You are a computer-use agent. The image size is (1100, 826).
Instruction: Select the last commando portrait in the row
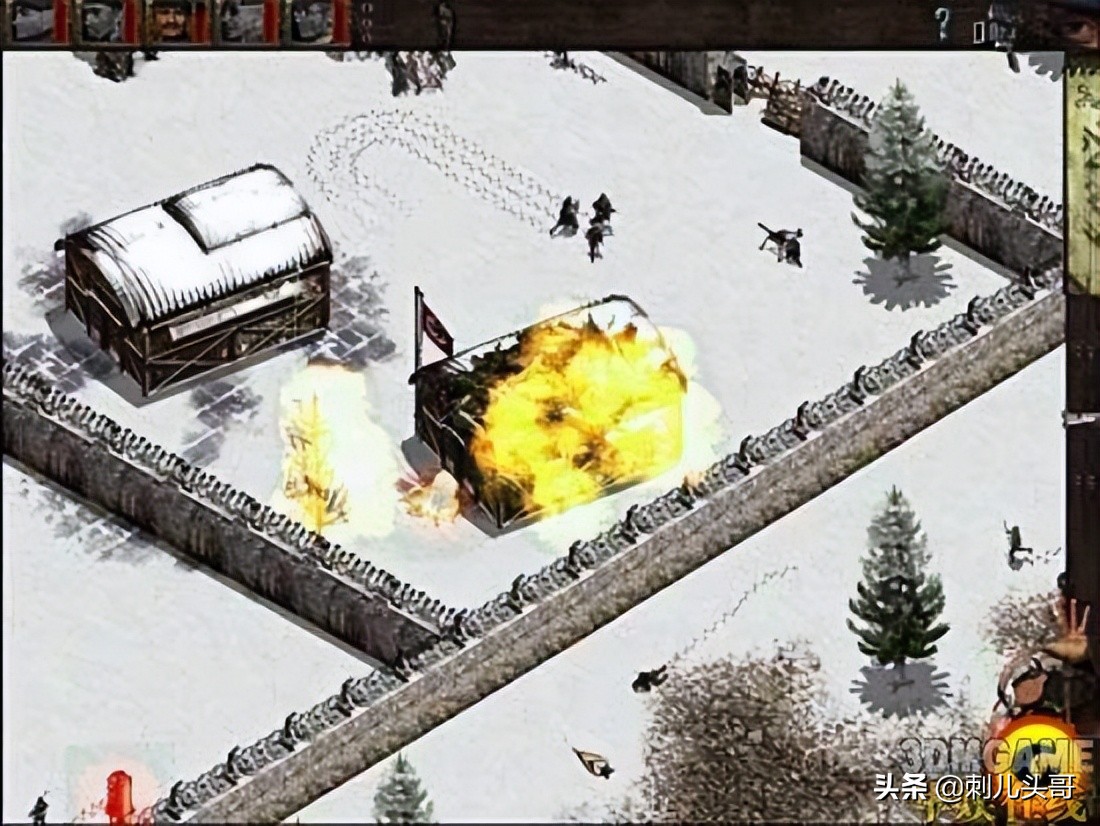(x=311, y=21)
